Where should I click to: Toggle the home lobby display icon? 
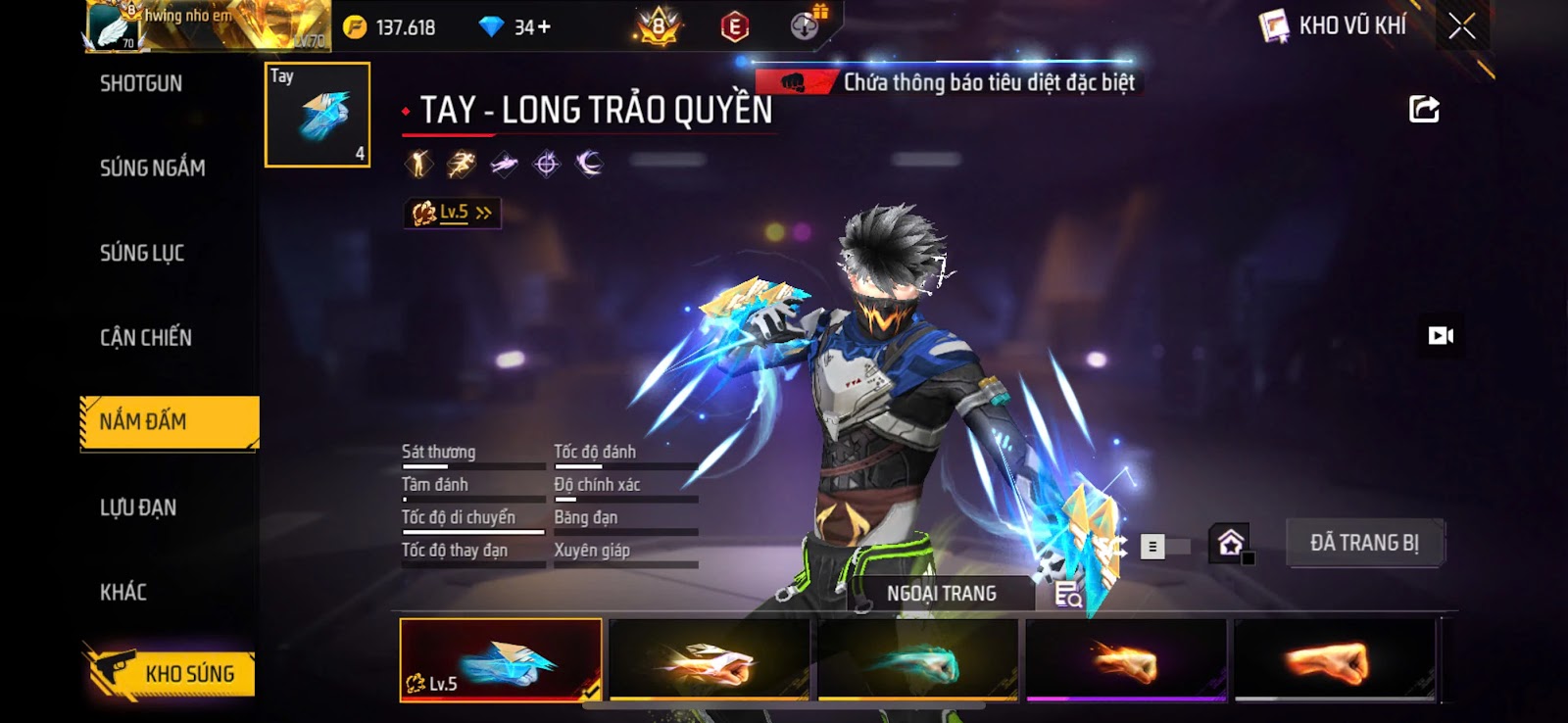[x=1230, y=542]
